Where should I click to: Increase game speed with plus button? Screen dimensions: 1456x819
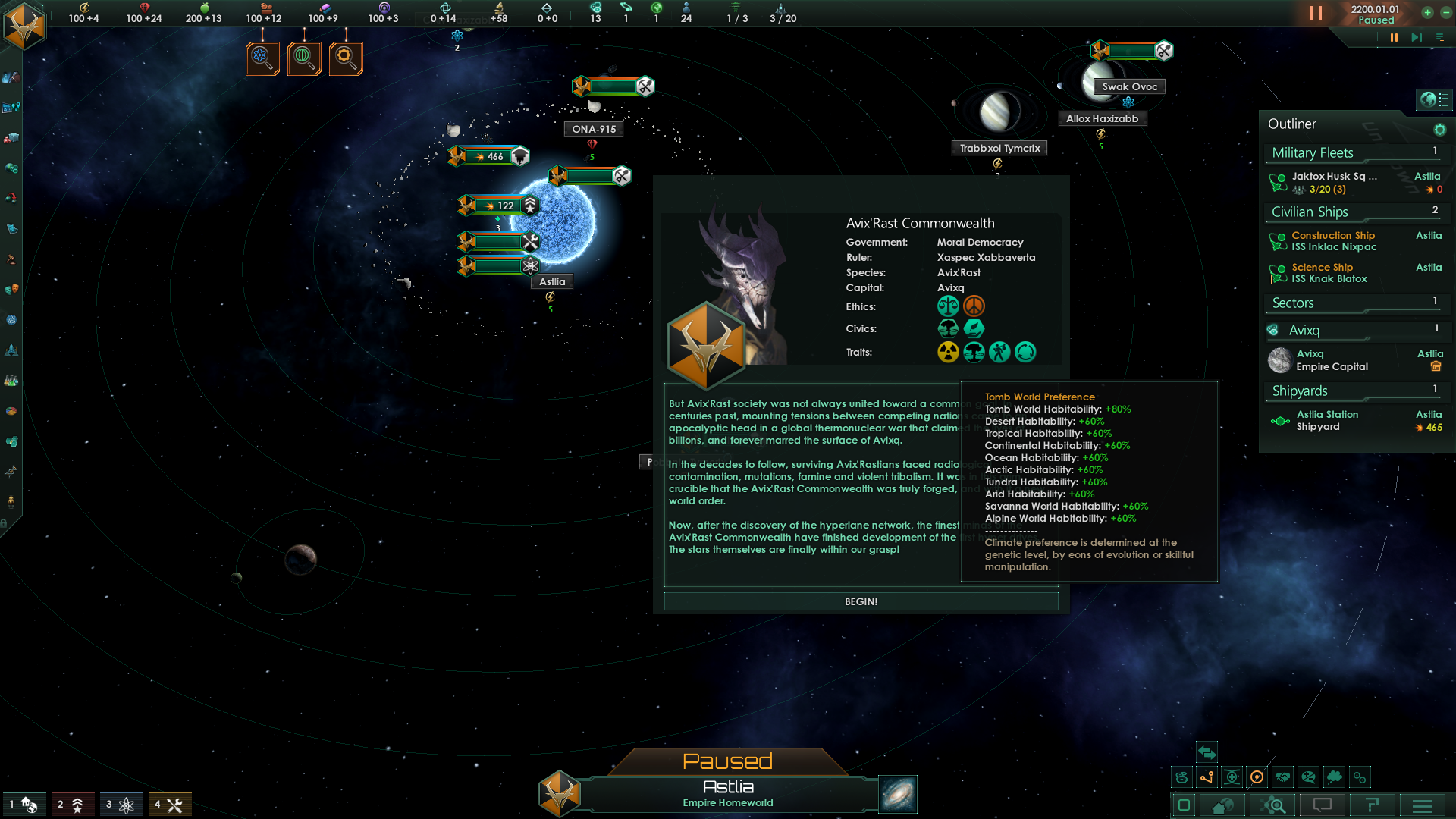point(1427,12)
